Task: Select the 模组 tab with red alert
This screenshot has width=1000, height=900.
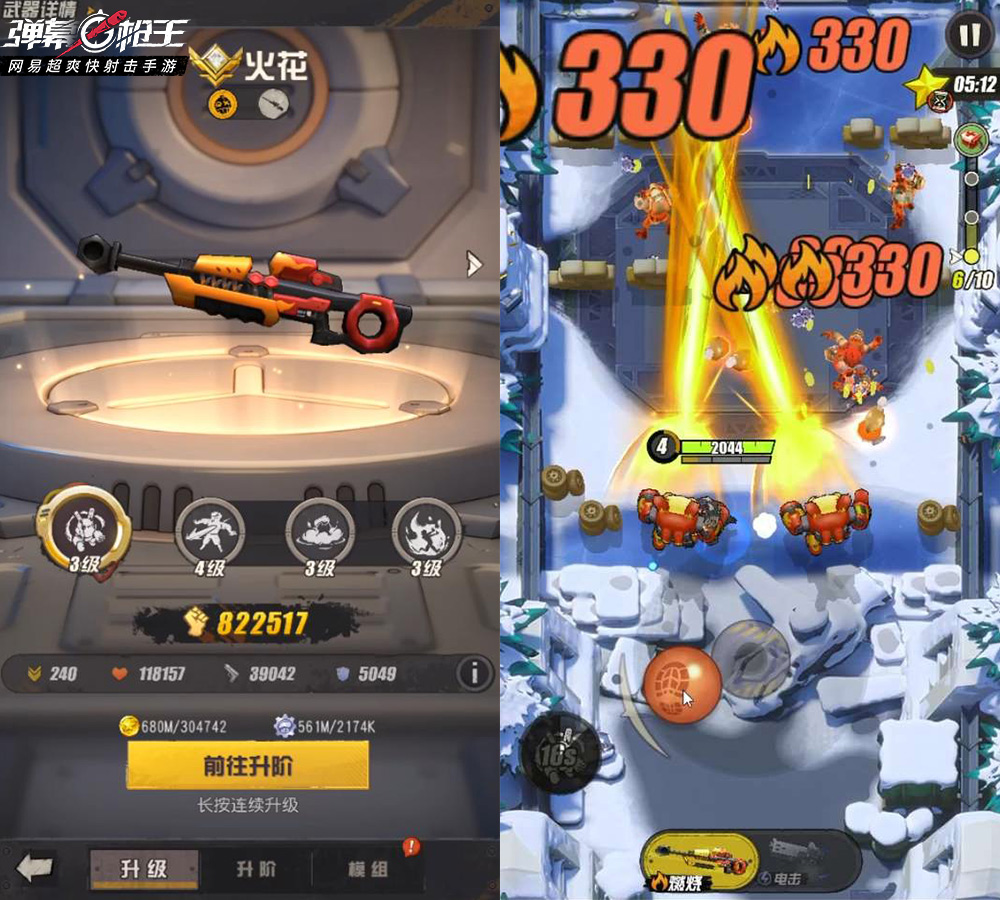Action: pyautogui.click(x=368, y=868)
